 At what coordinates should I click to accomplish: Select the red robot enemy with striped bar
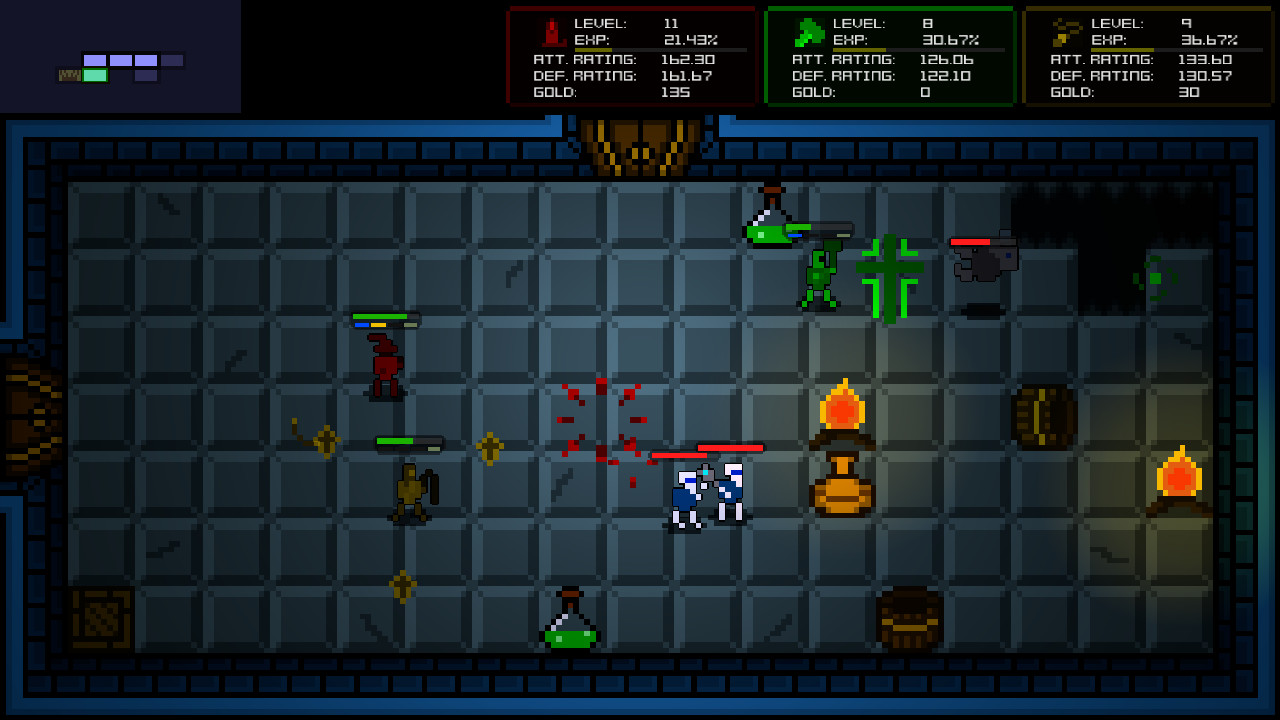[x=385, y=360]
